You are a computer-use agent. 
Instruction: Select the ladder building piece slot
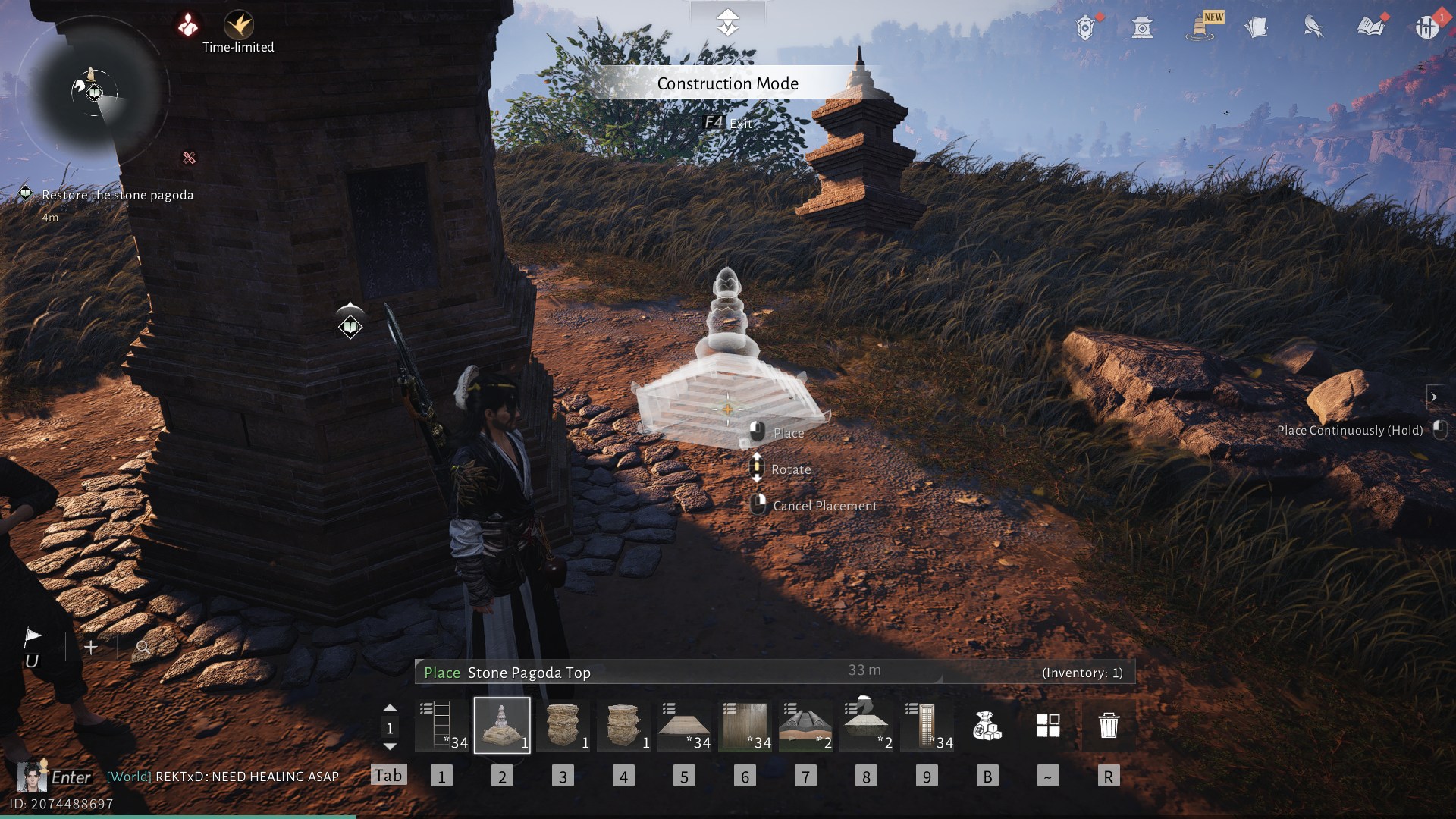(441, 726)
